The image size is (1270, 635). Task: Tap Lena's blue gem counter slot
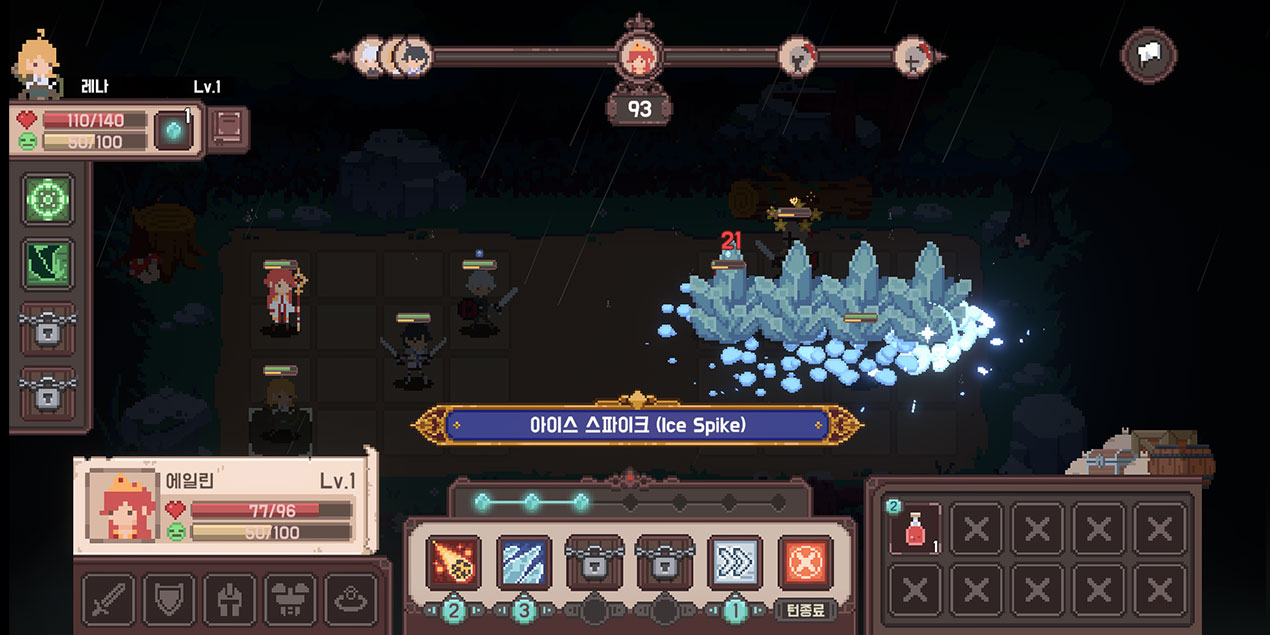(x=172, y=130)
